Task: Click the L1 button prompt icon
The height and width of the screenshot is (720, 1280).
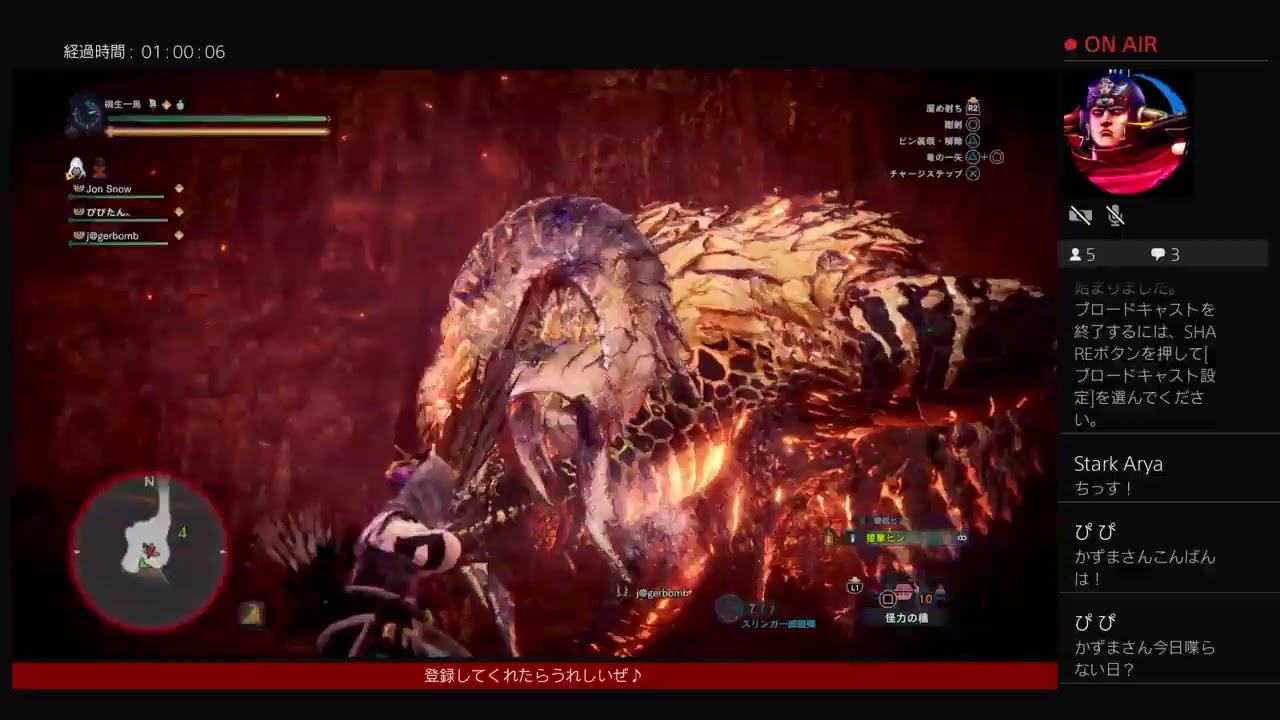Action: point(854,589)
